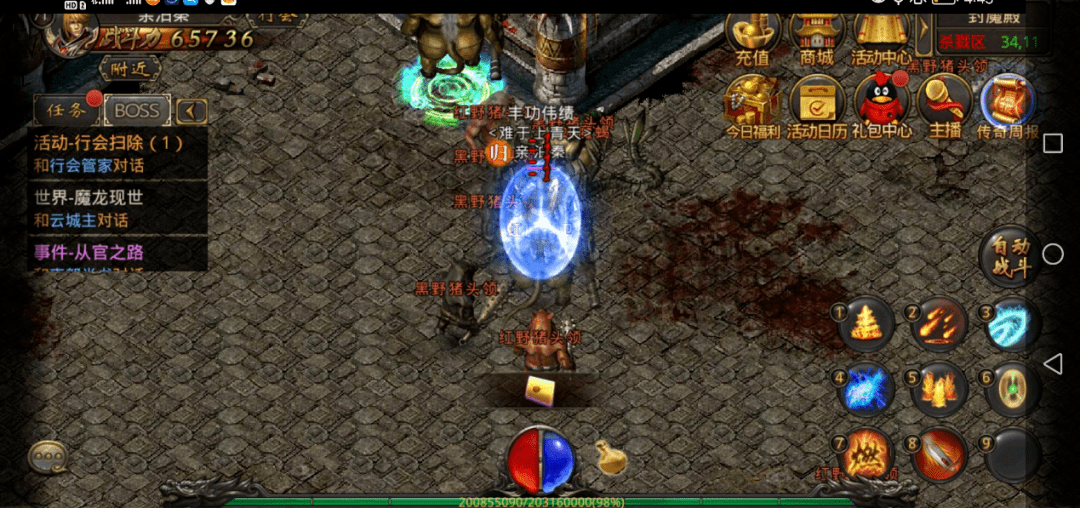Switch to the 任务 quest tab
Image resolution: width=1080 pixels, height=508 pixels.
[63, 110]
